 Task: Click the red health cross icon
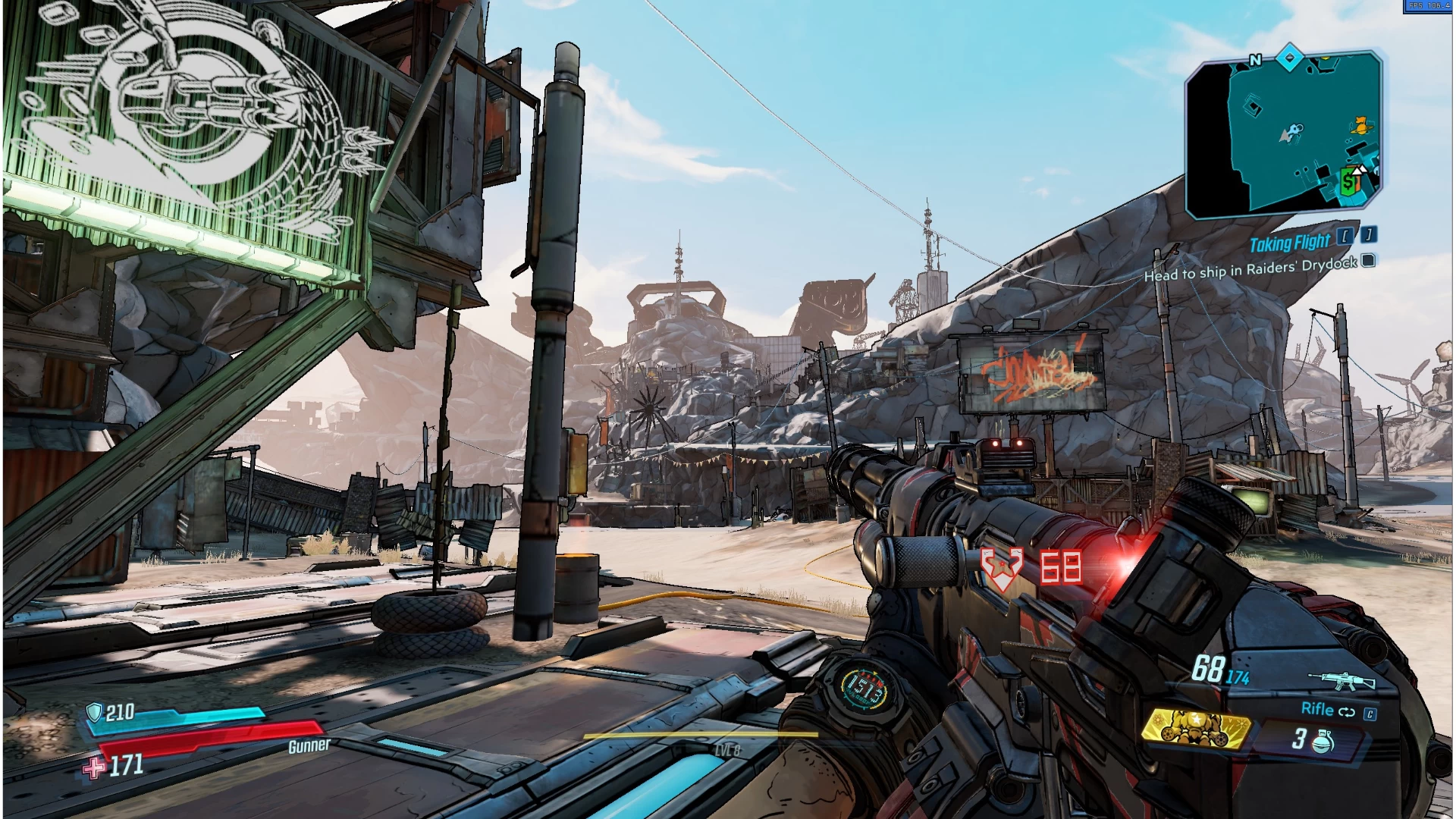pos(94,768)
